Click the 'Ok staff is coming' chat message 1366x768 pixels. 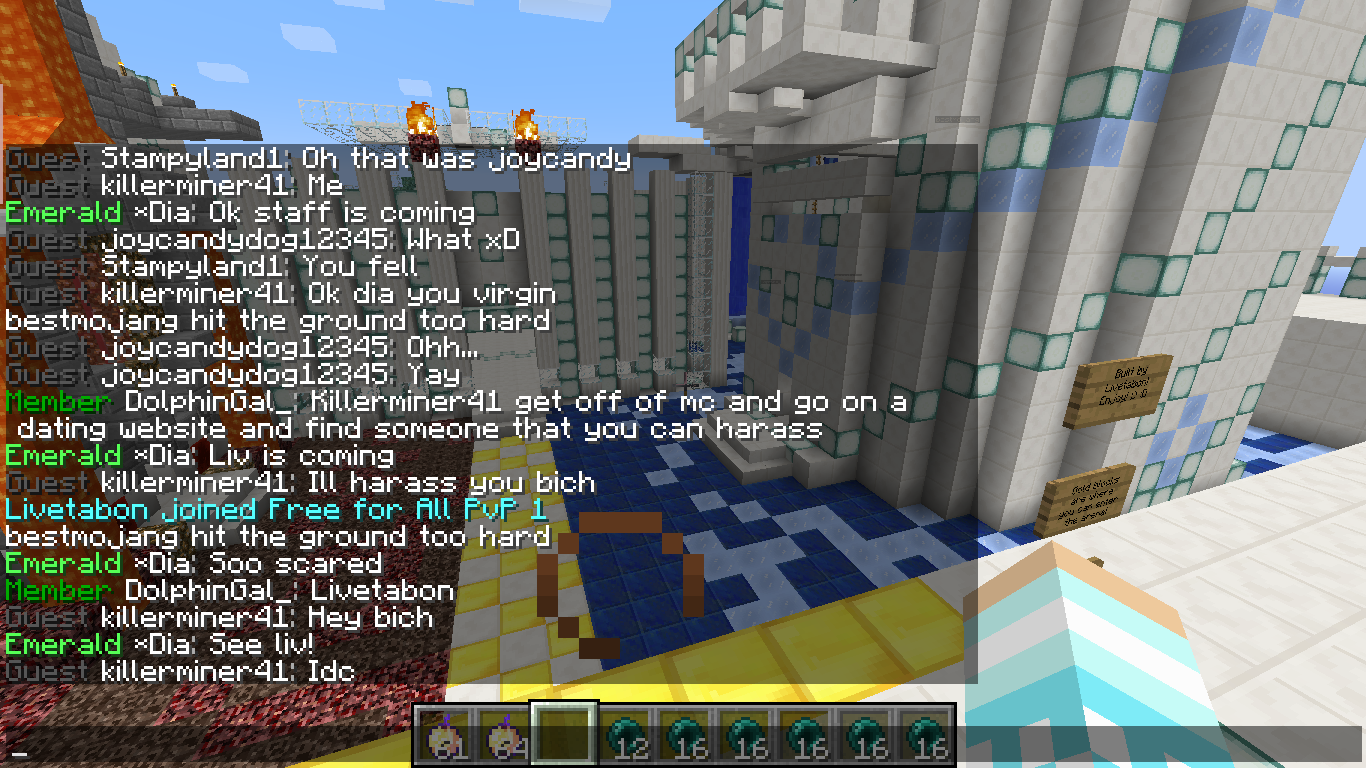(x=240, y=212)
